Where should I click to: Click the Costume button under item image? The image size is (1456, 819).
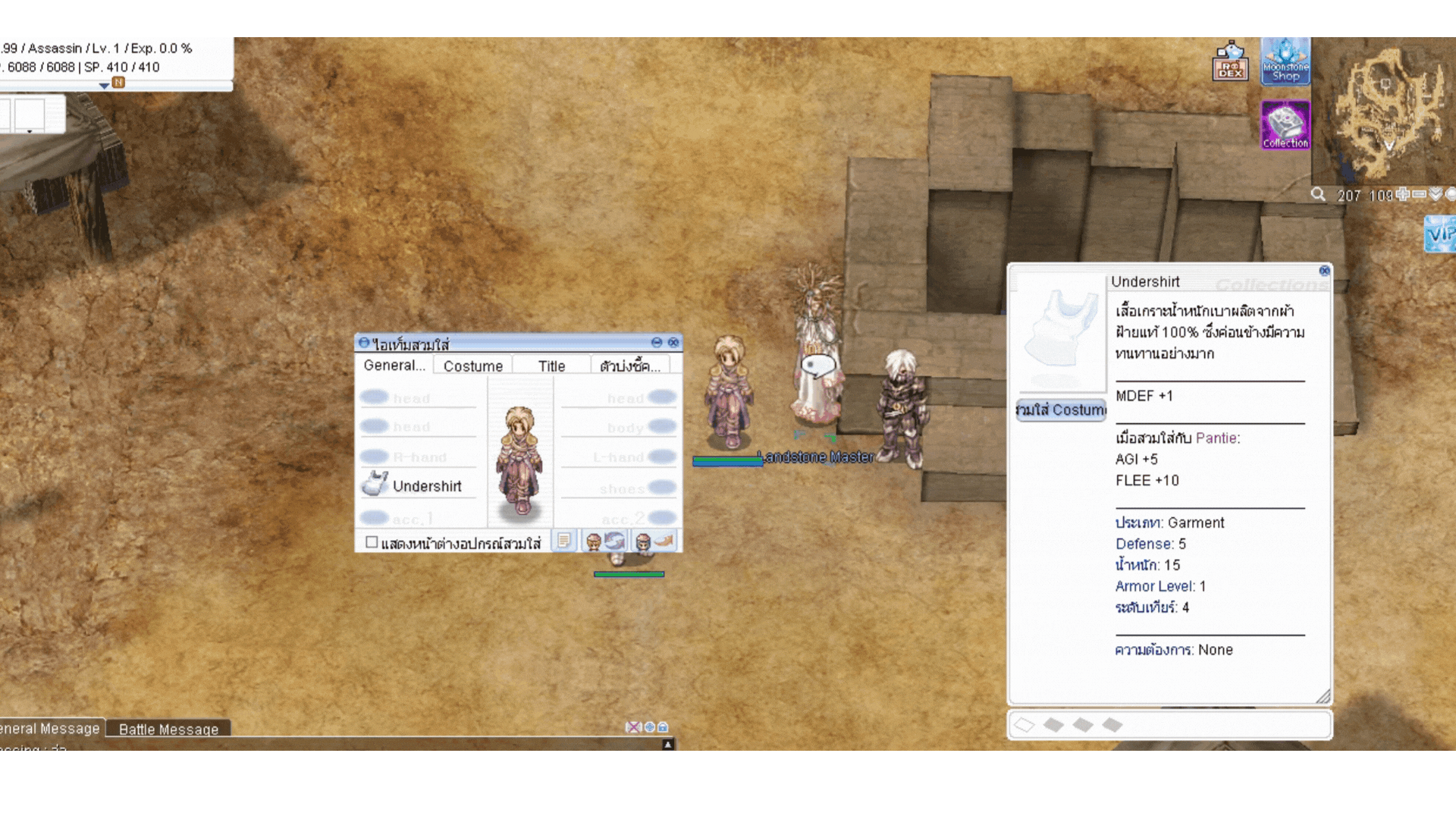(x=1061, y=409)
